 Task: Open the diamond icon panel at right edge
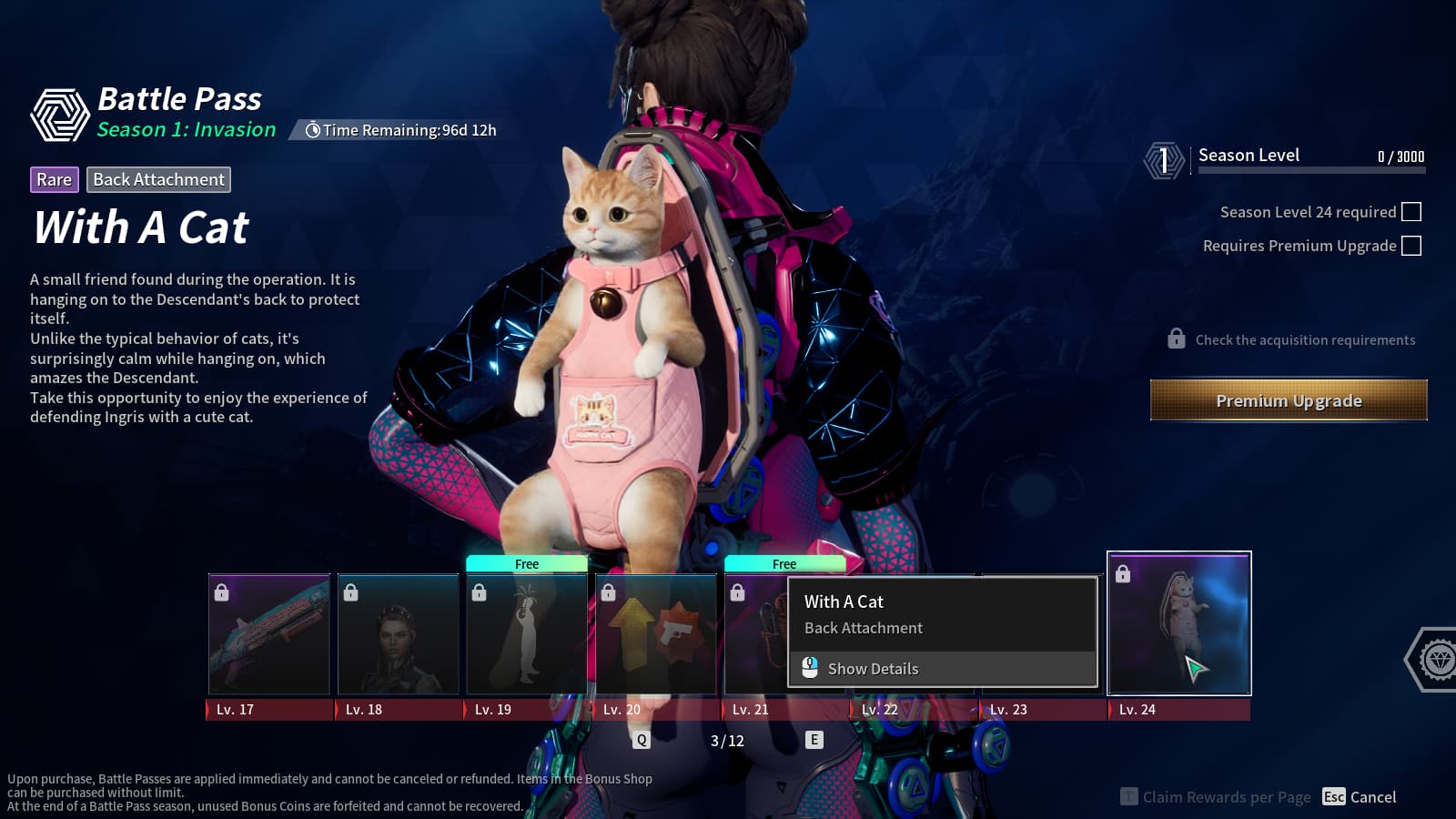pyautogui.click(x=1438, y=659)
